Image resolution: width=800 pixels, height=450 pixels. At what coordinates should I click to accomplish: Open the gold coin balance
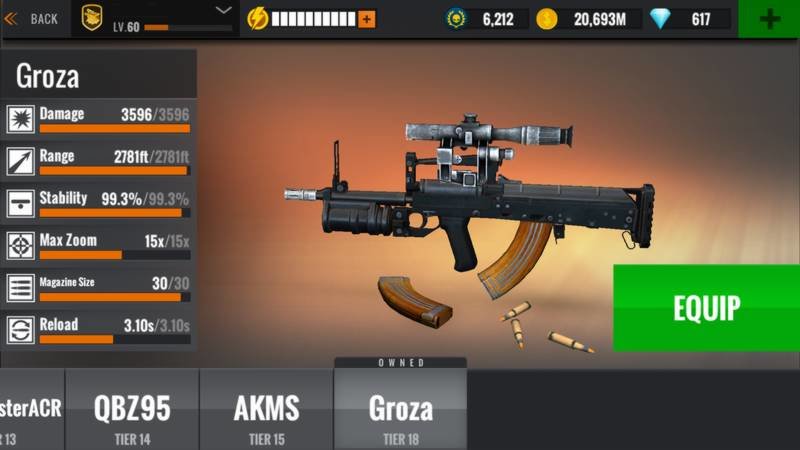tap(590, 19)
